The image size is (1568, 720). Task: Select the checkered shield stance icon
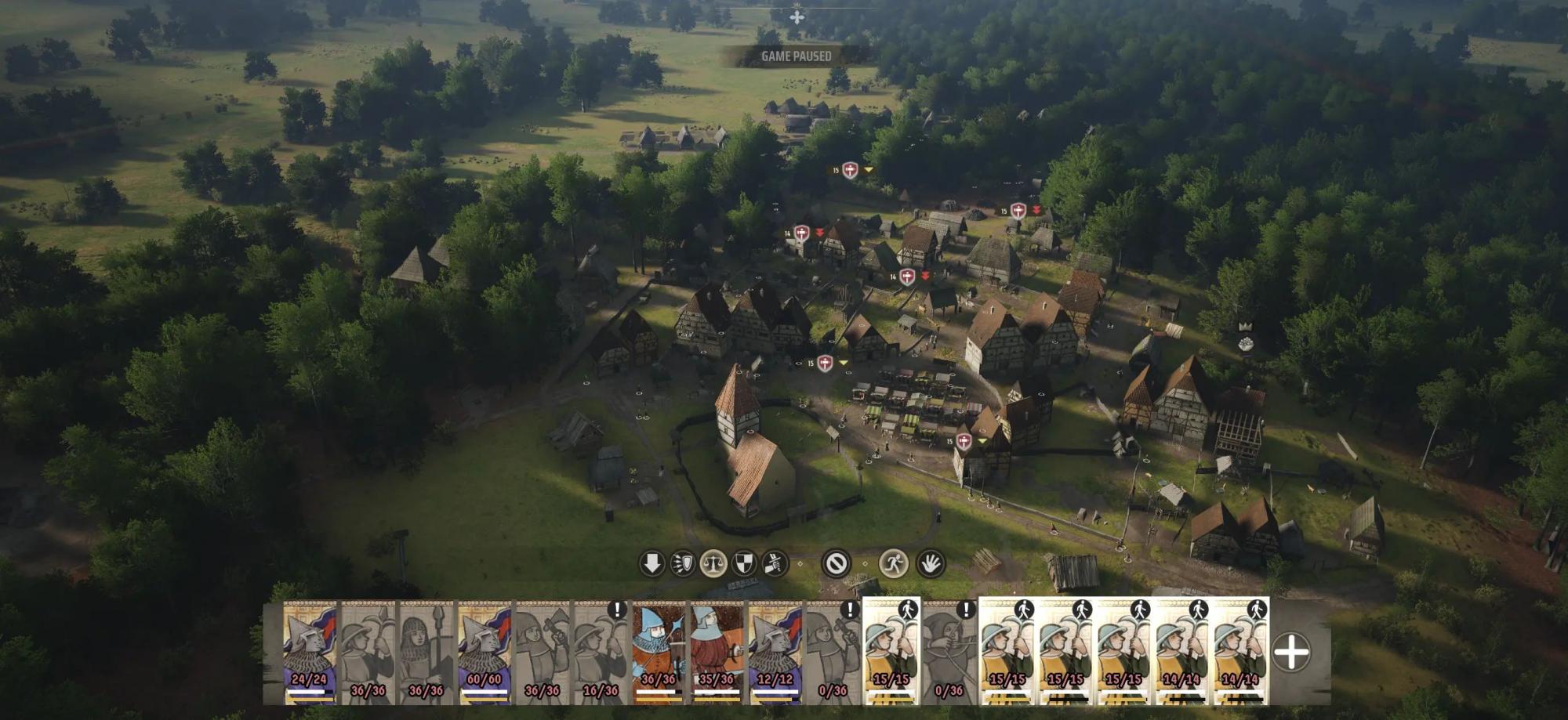click(743, 563)
